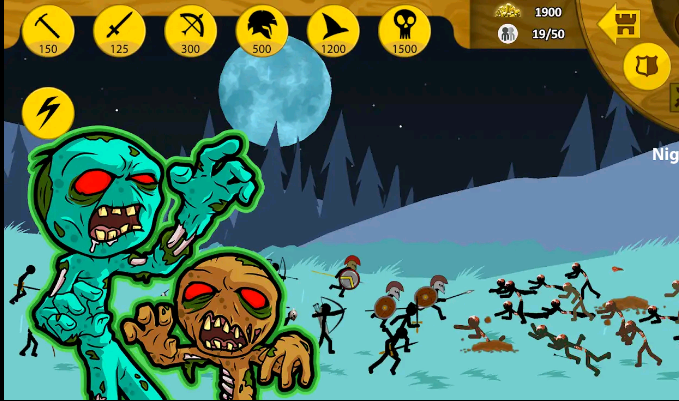Train a Swordwrath with the sword button
This screenshot has width=679, height=401.
click(x=119, y=30)
